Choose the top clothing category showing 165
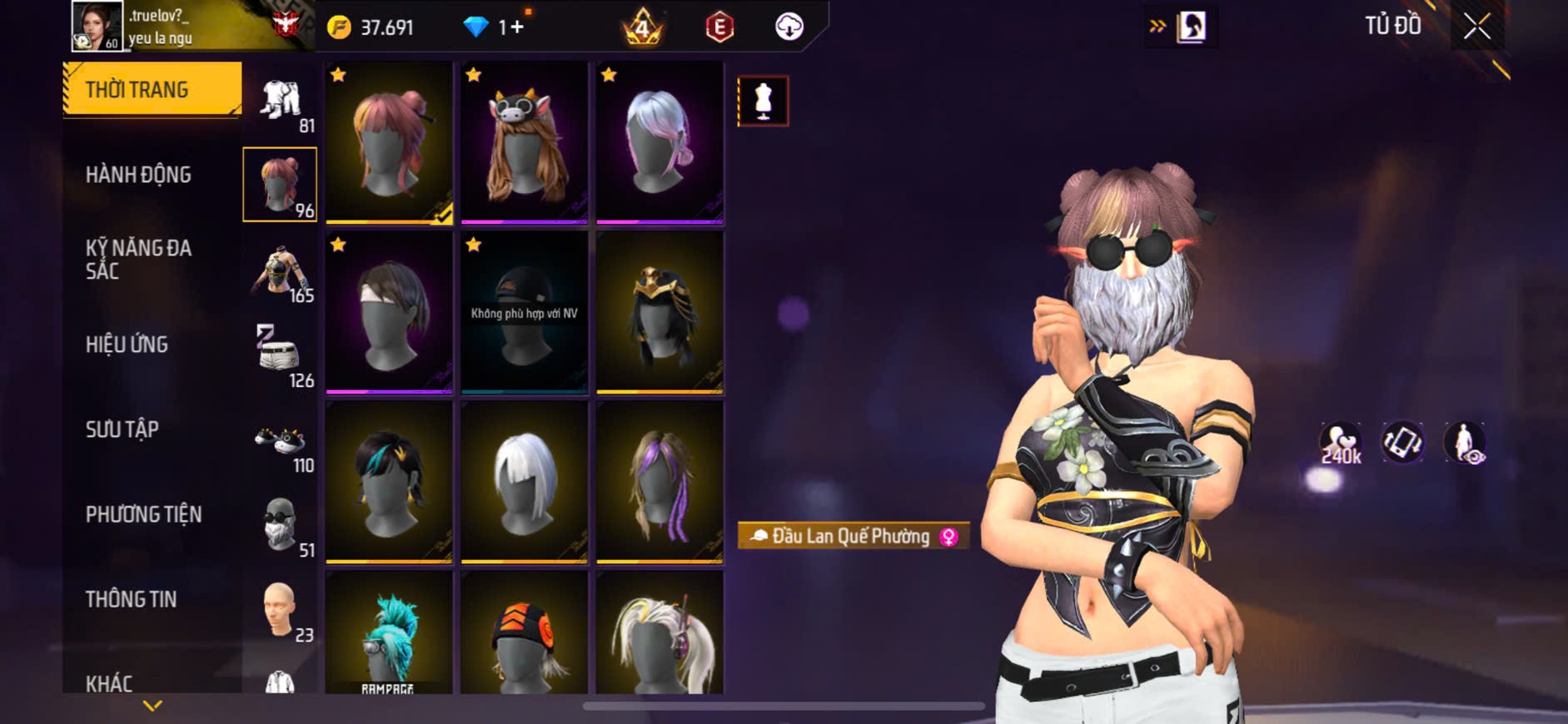The height and width of the screenshot is (724, 1568). click(281, 273)
